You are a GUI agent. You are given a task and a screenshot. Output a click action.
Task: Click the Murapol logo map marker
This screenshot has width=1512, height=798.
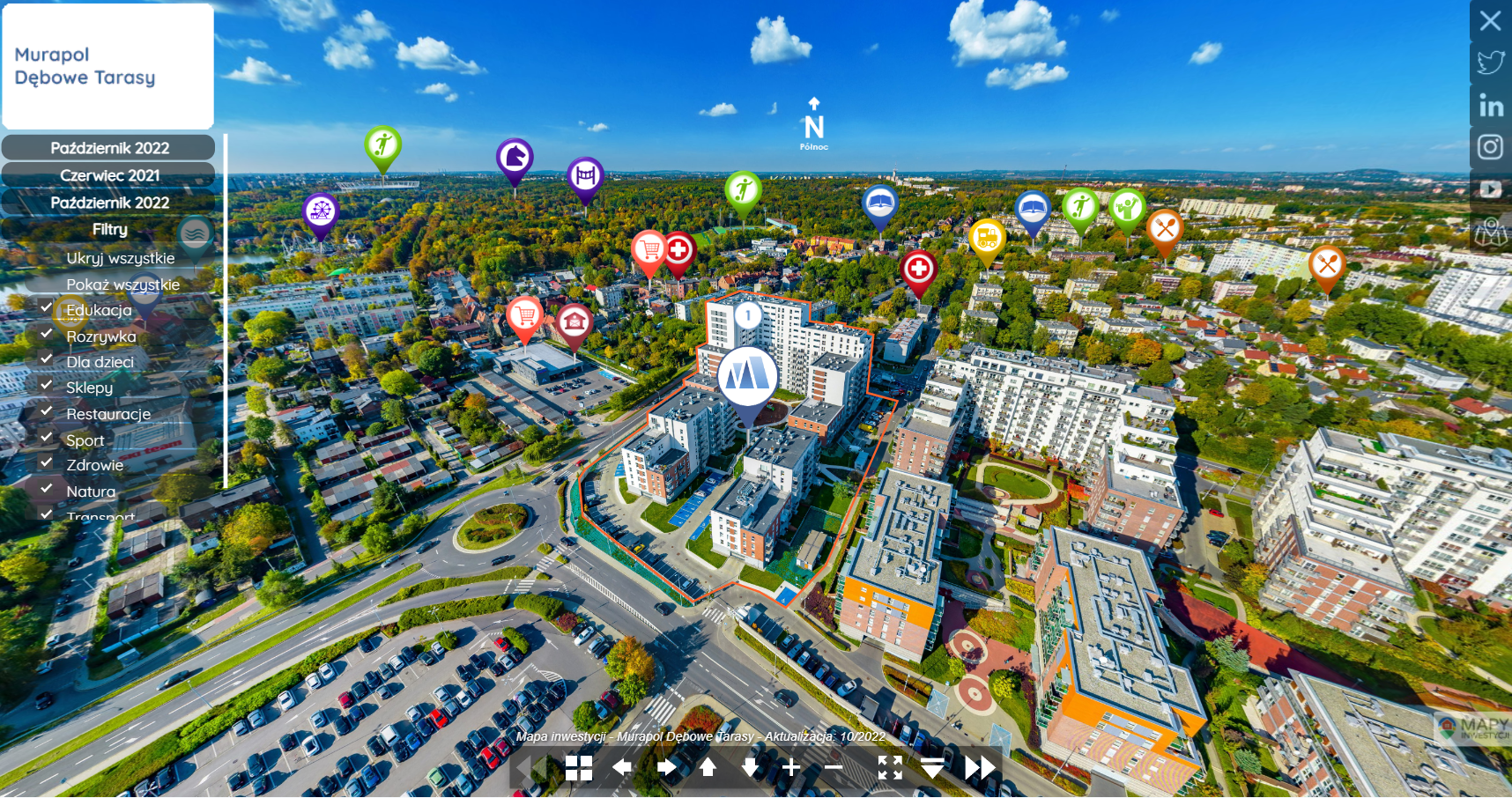click(x=747, y=376)
